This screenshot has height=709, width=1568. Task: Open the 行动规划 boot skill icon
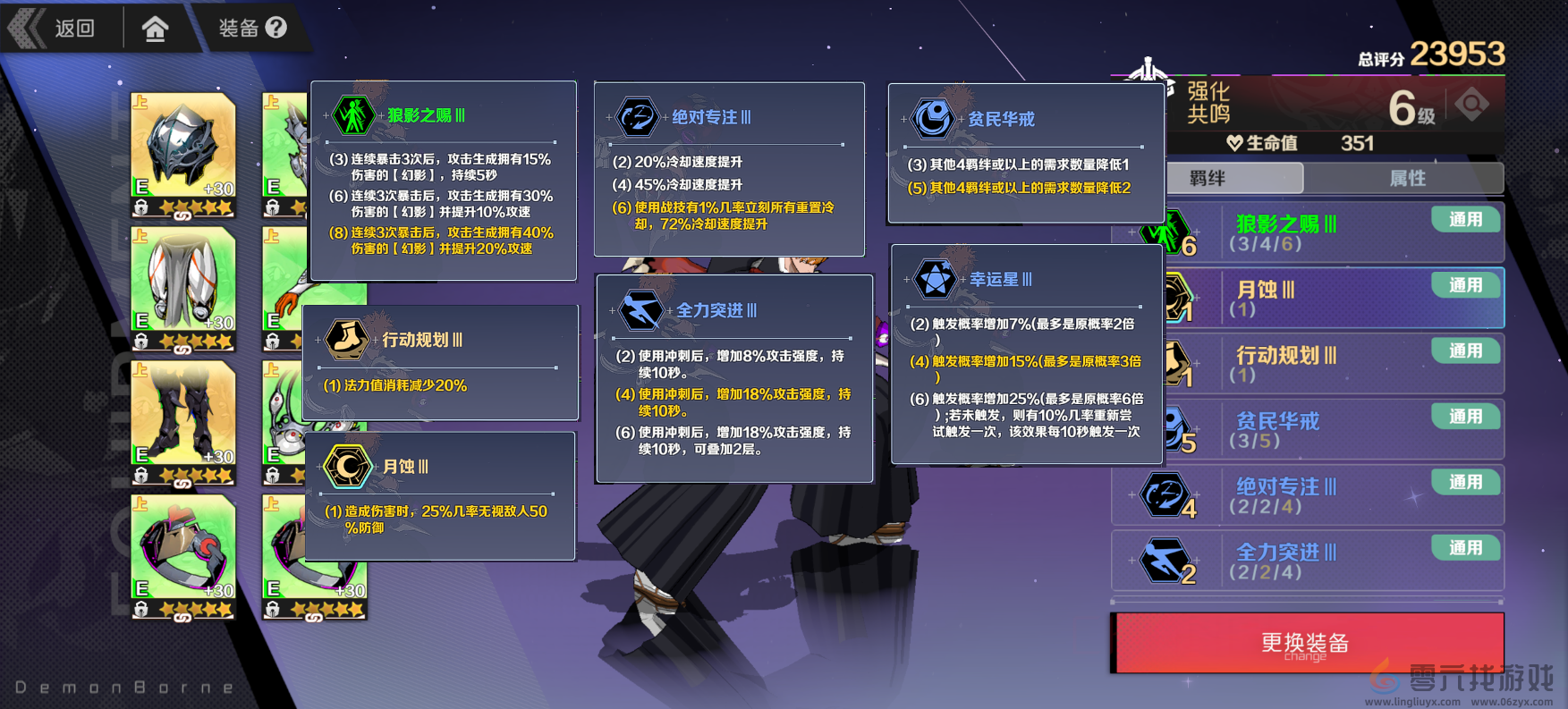(x=349, y=340)
